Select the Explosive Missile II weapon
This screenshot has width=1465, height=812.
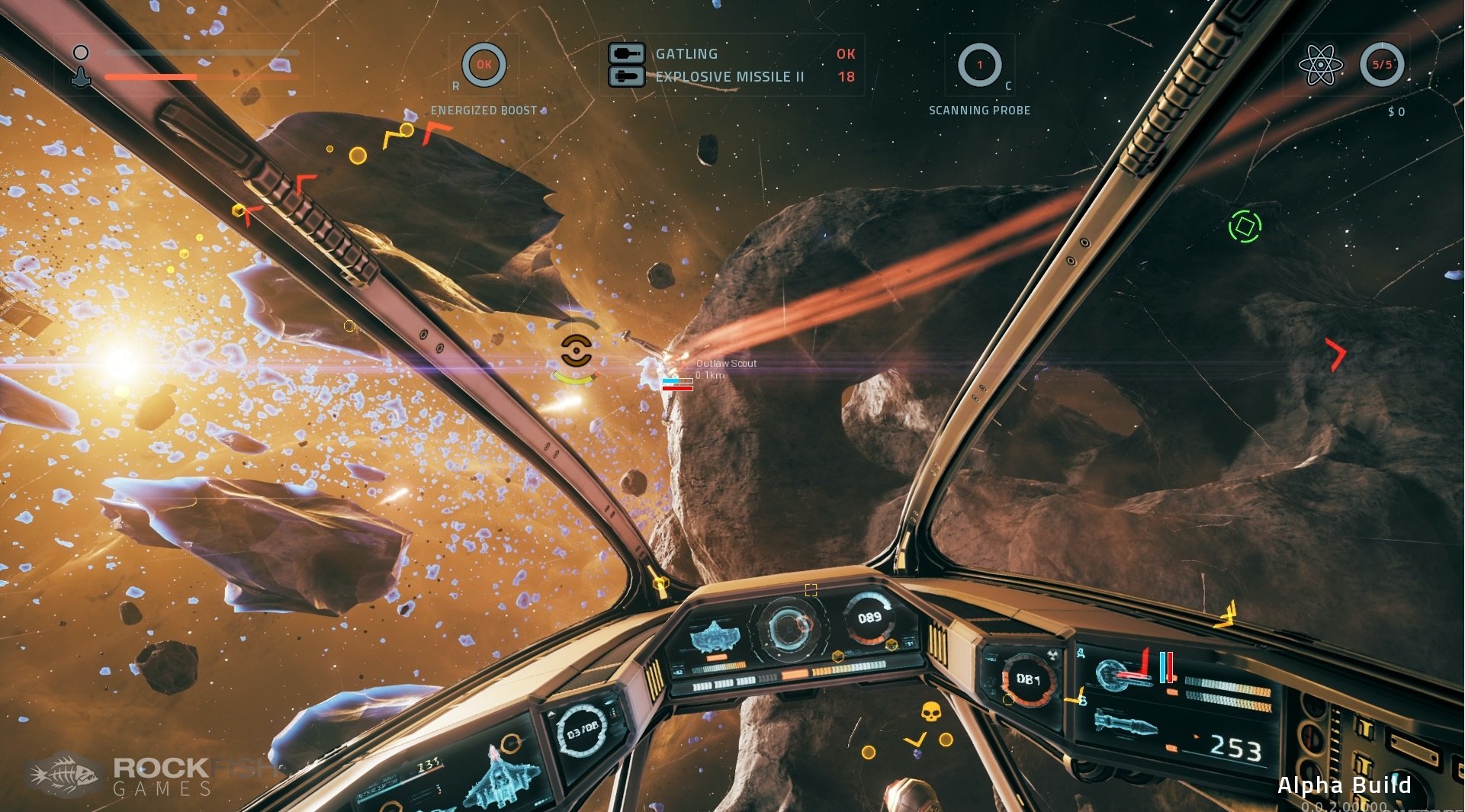[729, 77]
